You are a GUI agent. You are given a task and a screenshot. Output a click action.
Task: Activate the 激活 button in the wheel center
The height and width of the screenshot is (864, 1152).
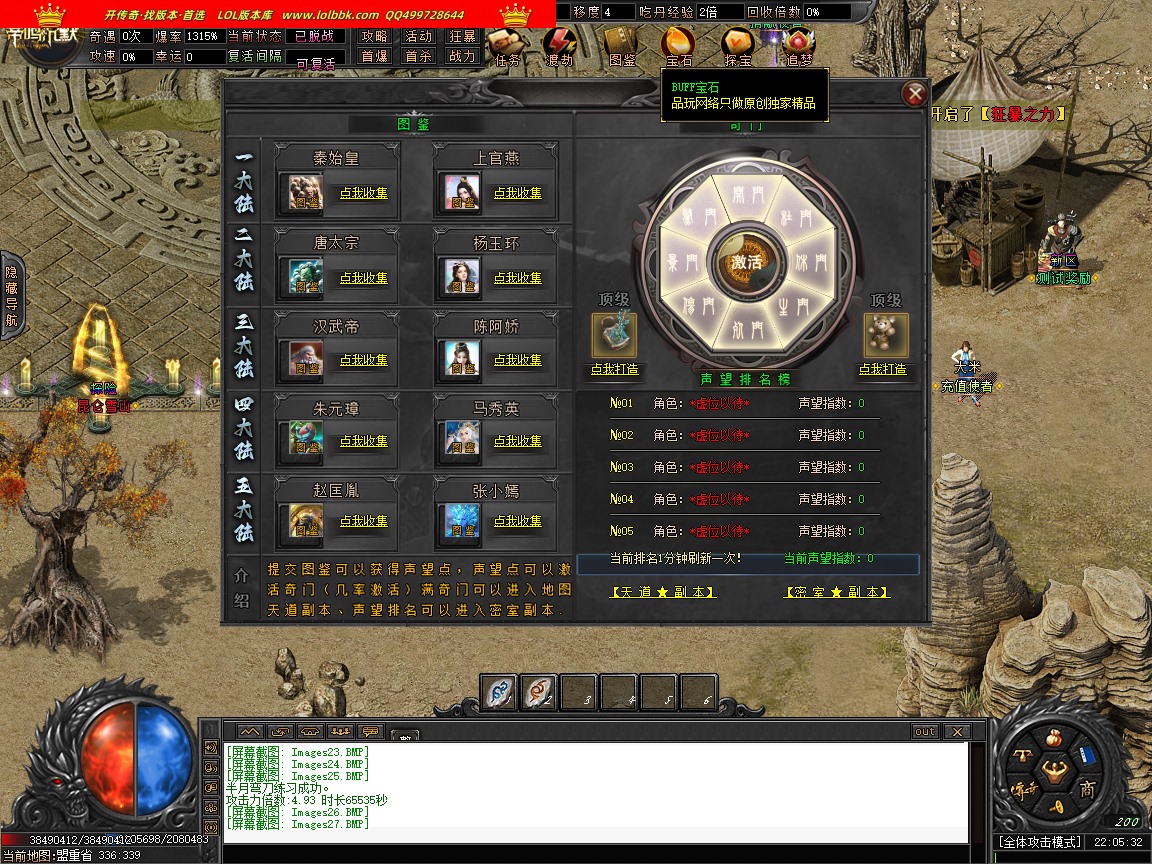(x=746, y=262)
